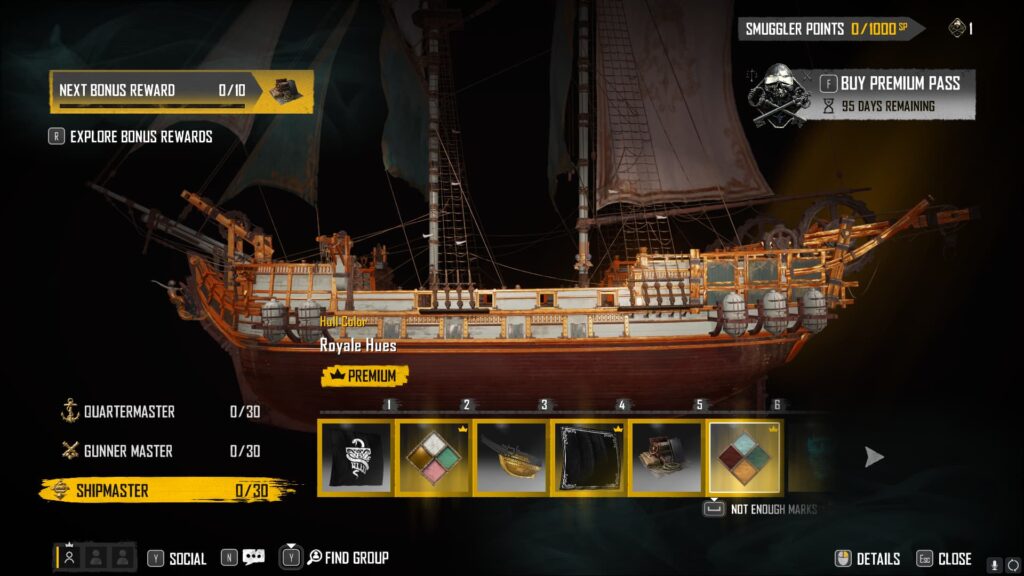Choose the gold and pink hull color reward
Image resolution: width=1024 pixels, height=576 pixels.
[433, 458]
